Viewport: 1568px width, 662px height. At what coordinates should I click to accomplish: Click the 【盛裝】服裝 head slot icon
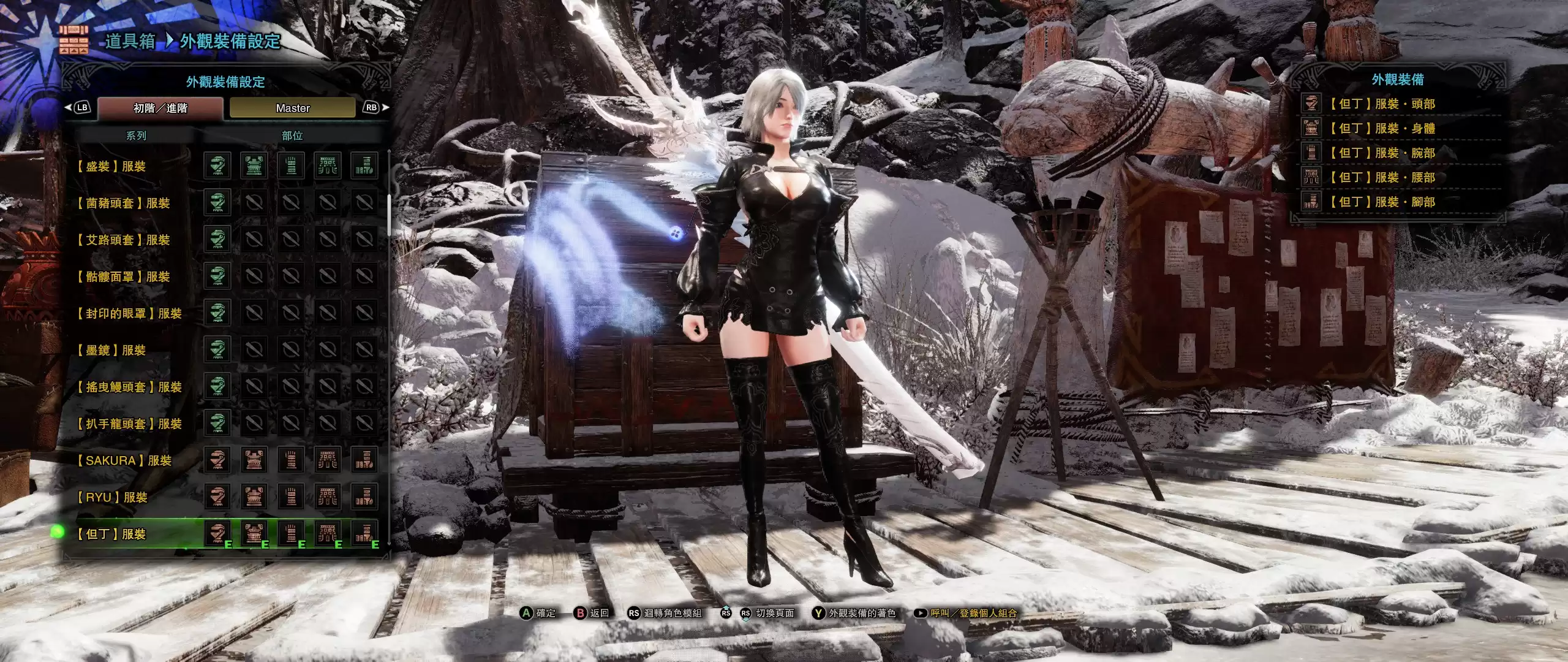(217, 165)
